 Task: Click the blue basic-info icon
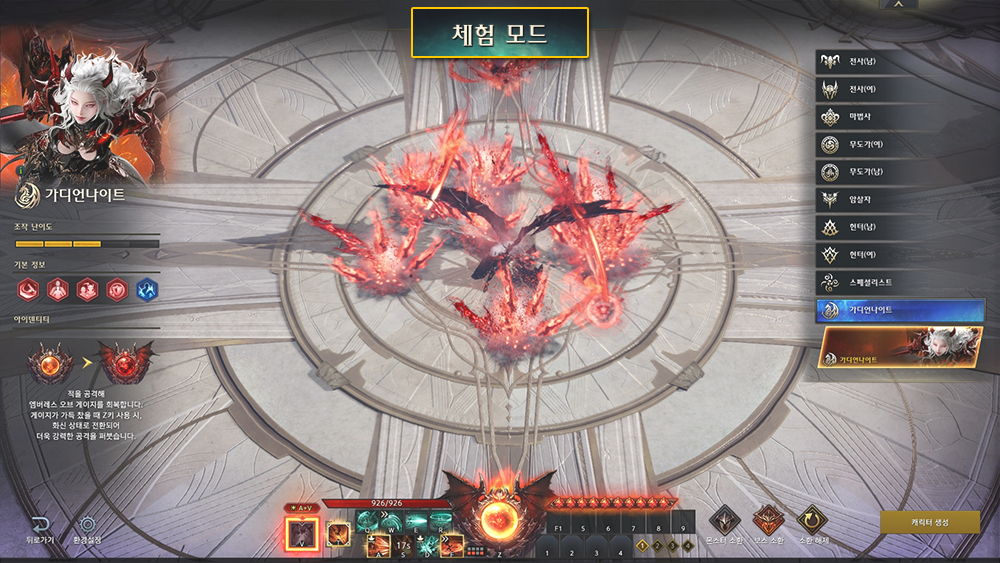pyautogui.click(x=147, y=289)
